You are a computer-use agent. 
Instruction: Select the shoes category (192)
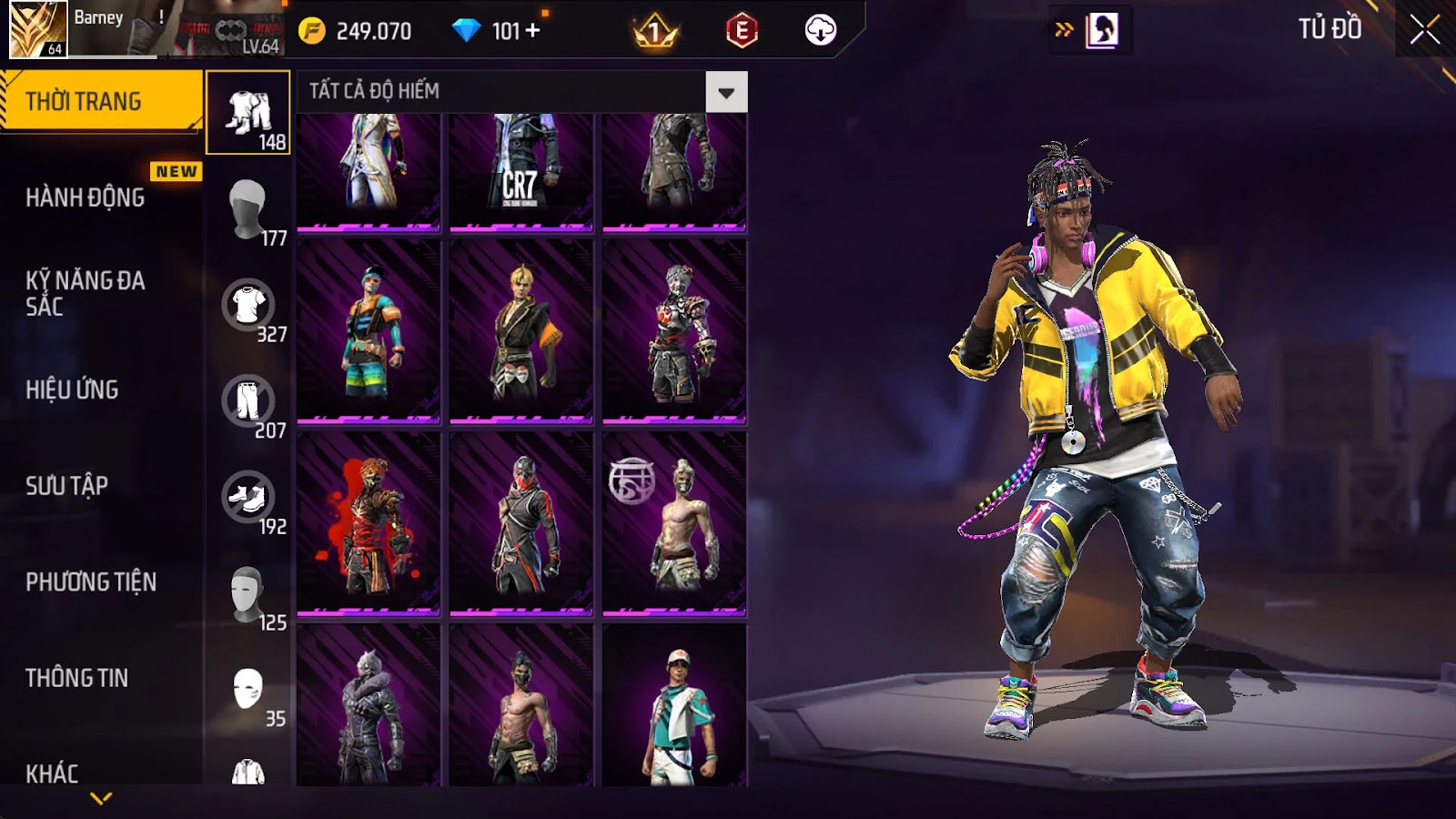[x=248, y=498]
